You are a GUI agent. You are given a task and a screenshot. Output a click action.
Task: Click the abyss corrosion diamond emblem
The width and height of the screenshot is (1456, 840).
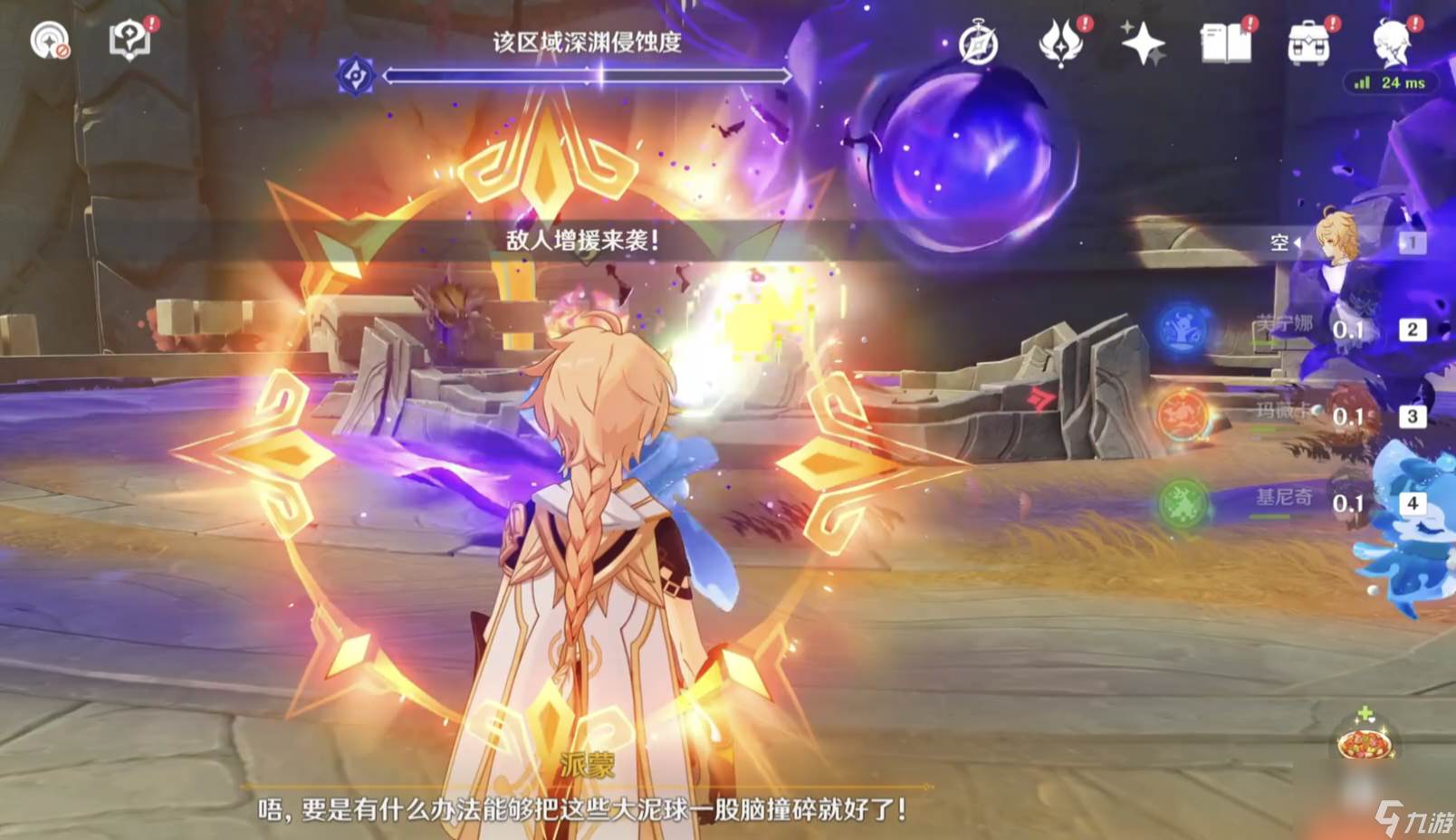356,76
